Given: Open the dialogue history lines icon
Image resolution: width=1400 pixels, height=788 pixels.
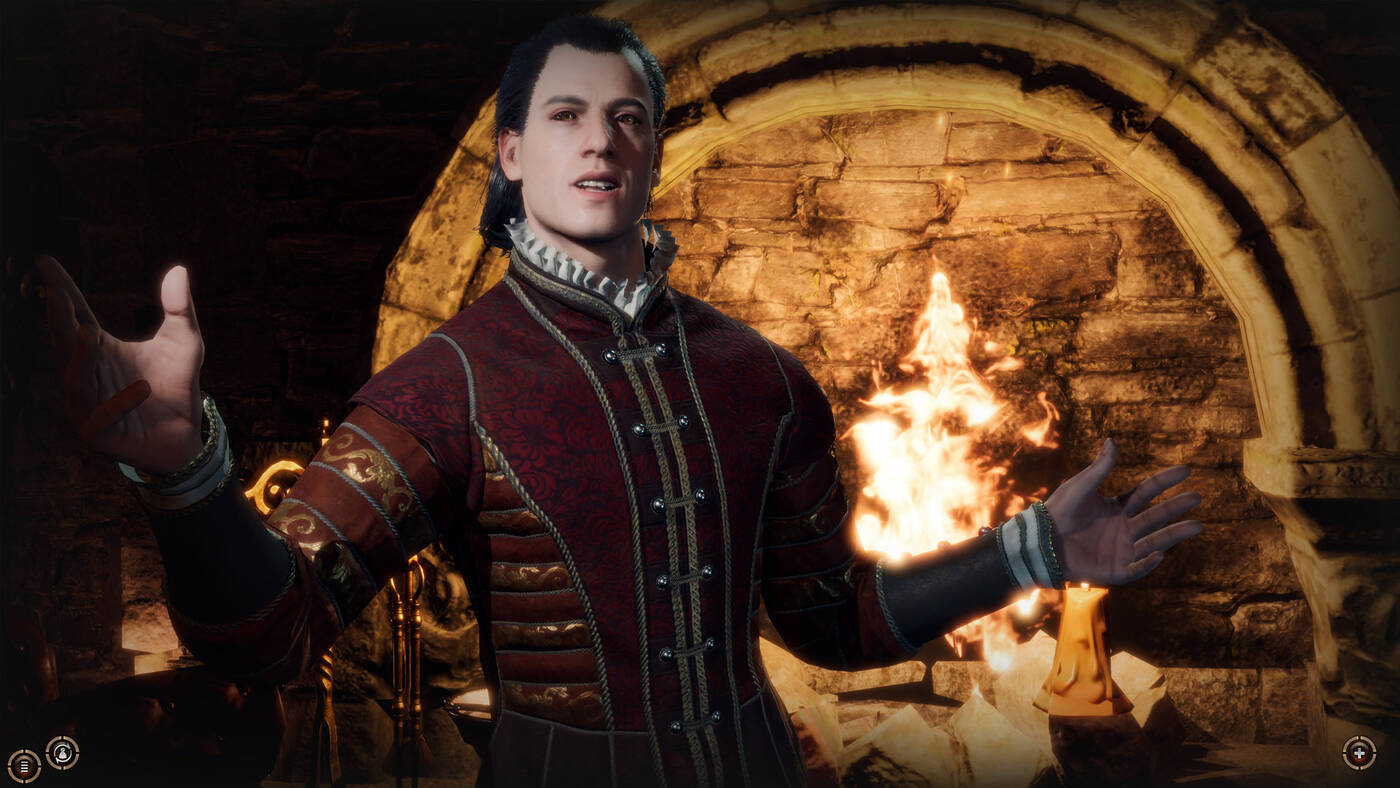Looking at the screenshot, I should [x=24, y=765].
